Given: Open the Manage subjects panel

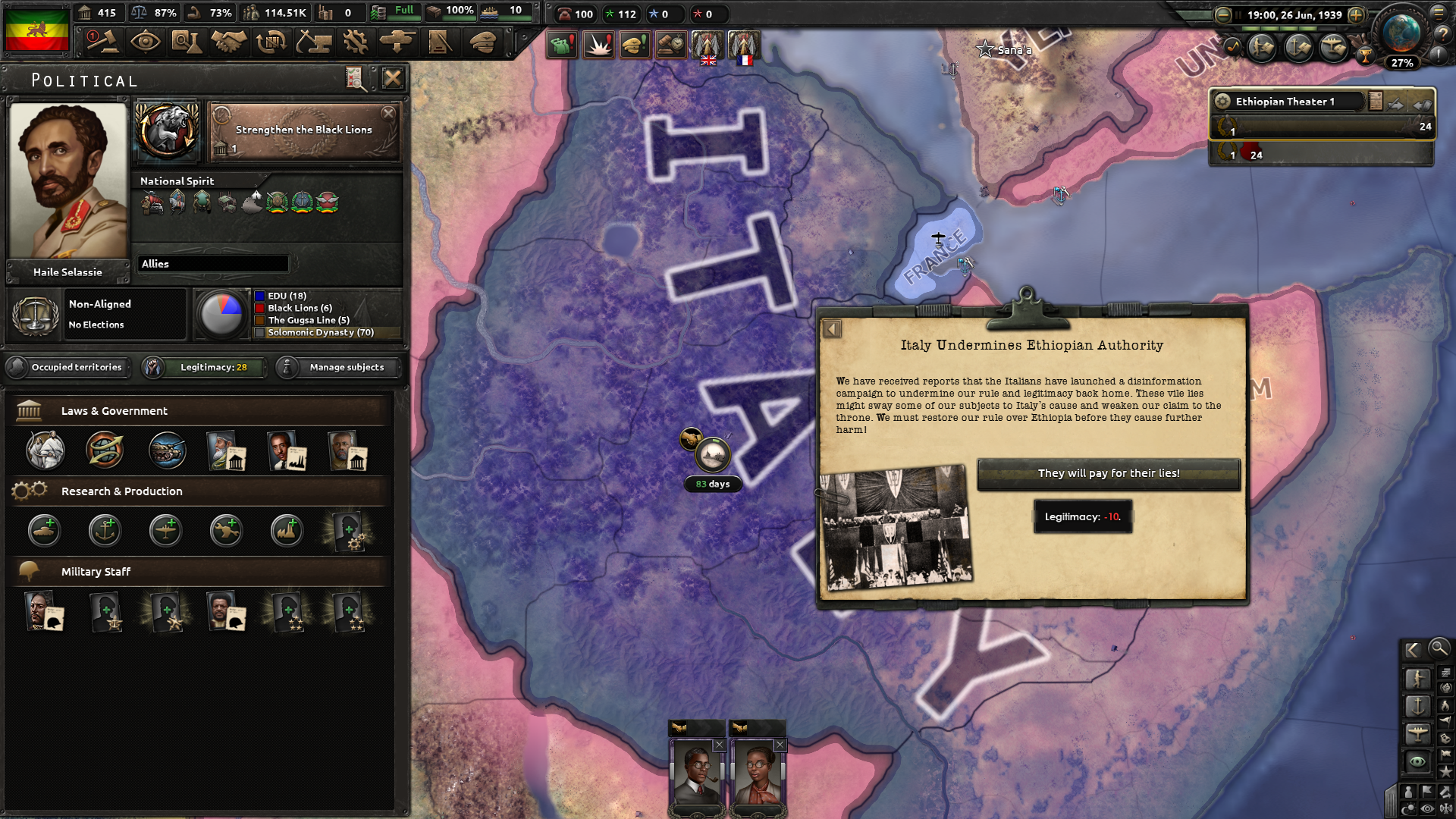Looking at the screenshot, I should coord(337,367).
